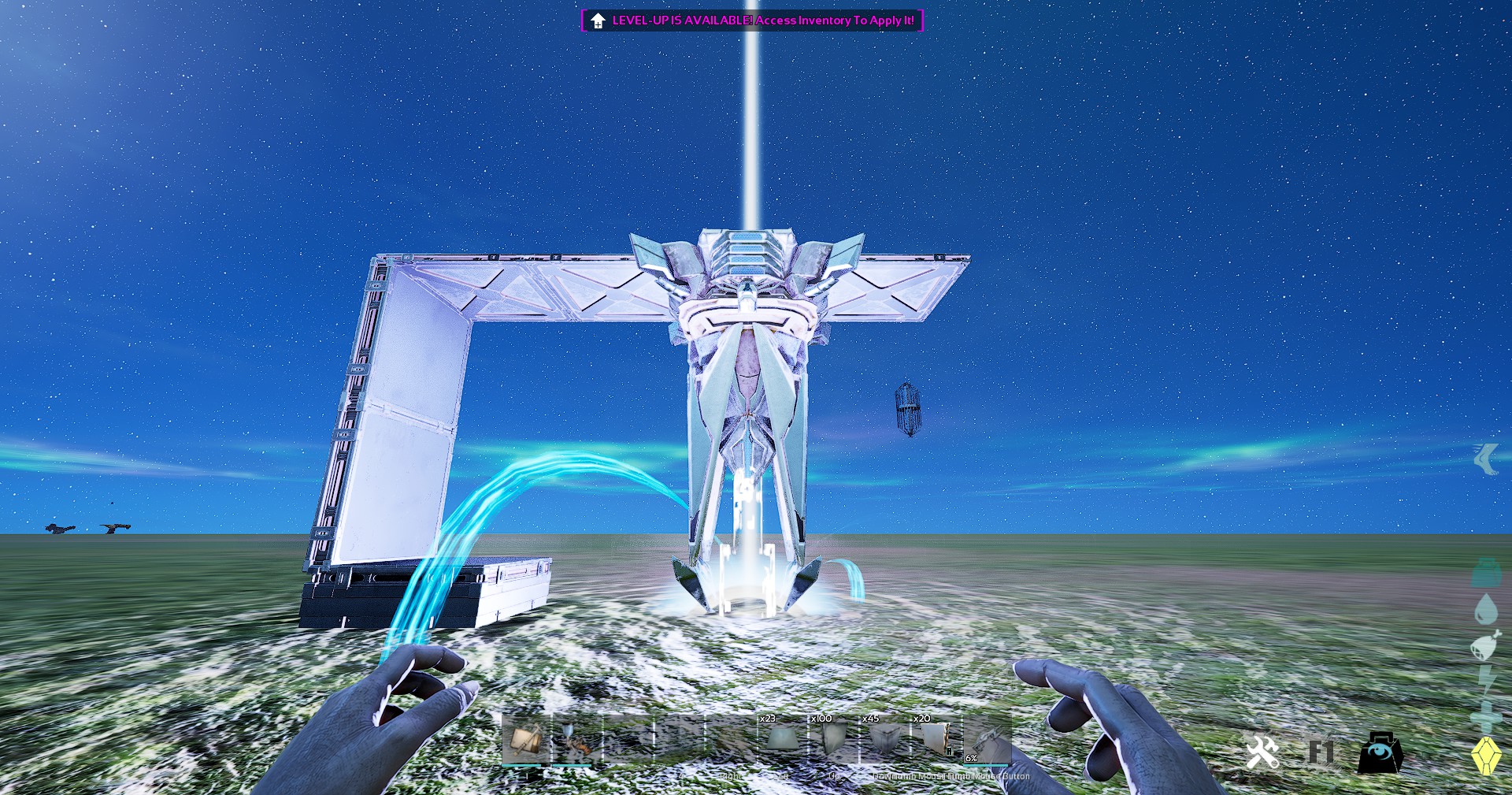This screenshot has width=1512, height=795.
Task: Select the yellow Element crystal icon
Action: (1488, 754)
